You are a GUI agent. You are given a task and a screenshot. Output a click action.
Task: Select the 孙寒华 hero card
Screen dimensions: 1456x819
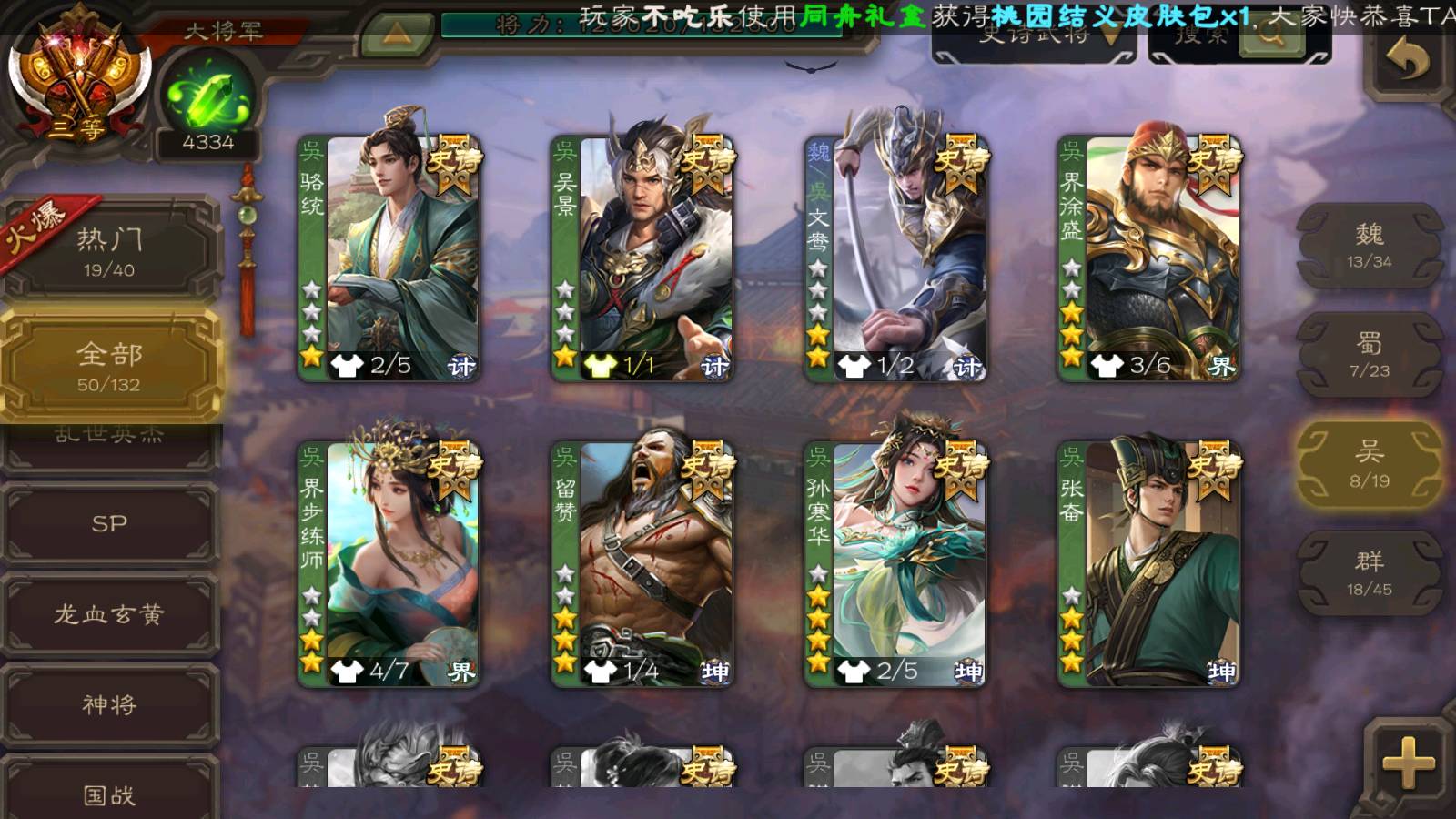(x=895, y=564)
